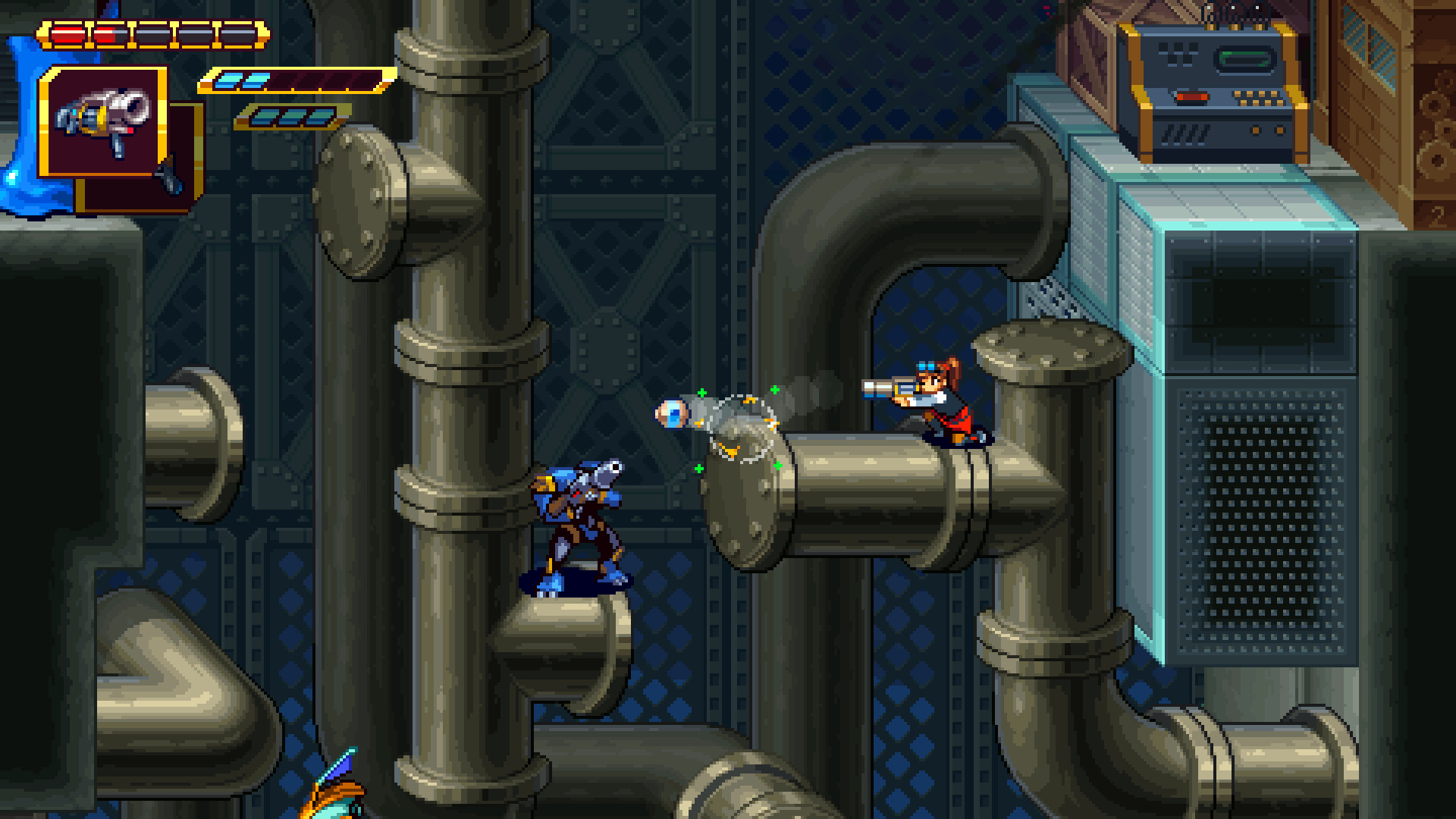Toggle the leftmost filled segment of the health bar

click(70, 33)
